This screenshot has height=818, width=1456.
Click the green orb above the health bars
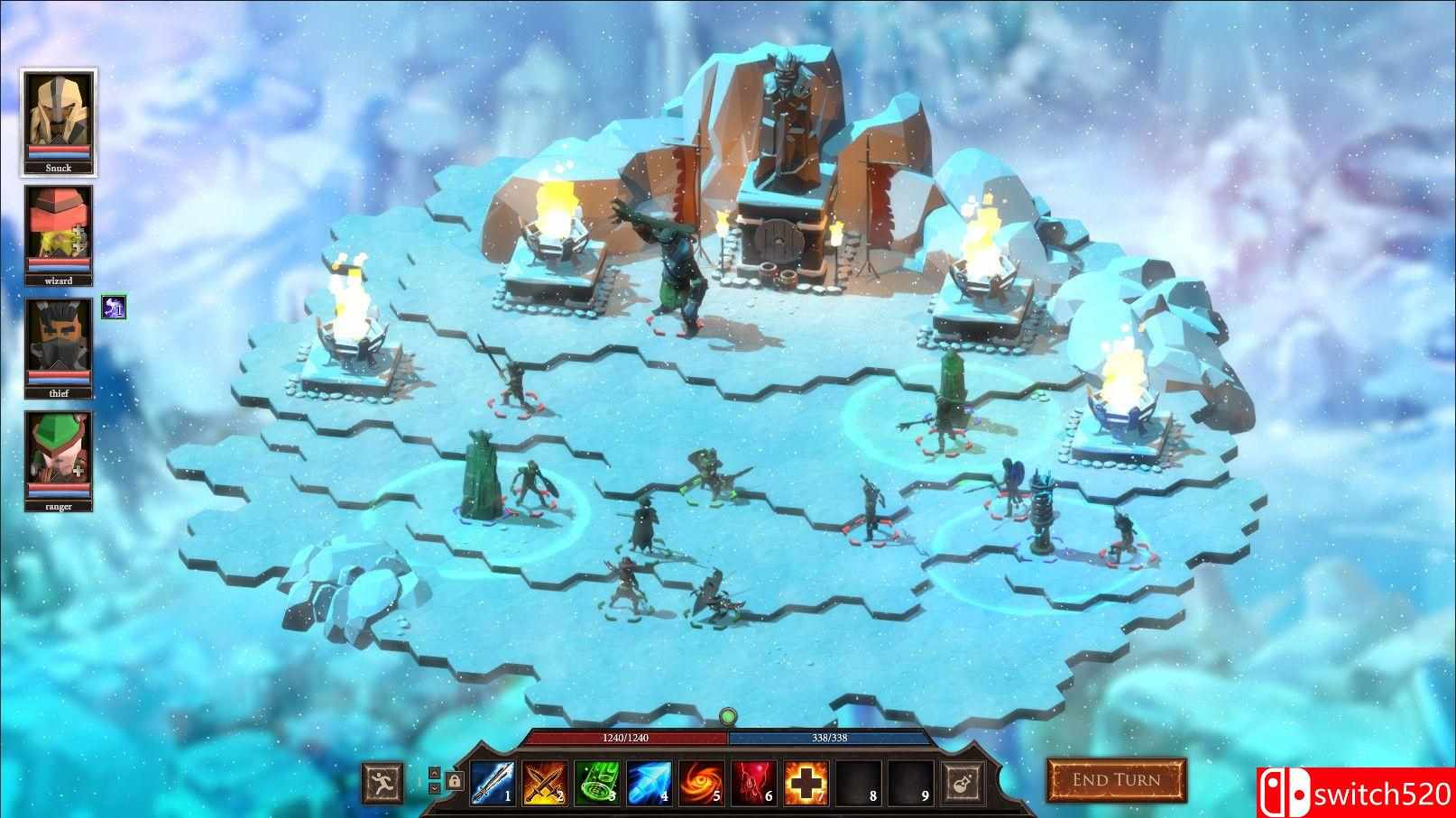pyautogui.click(x=727, y=717)
